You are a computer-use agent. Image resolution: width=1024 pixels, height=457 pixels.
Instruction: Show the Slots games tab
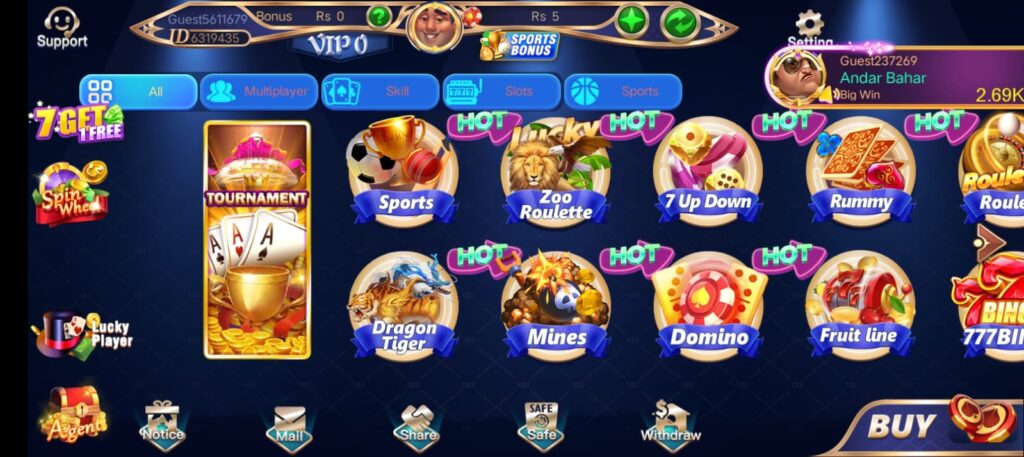pyautogui.click(x=501, y=91)
